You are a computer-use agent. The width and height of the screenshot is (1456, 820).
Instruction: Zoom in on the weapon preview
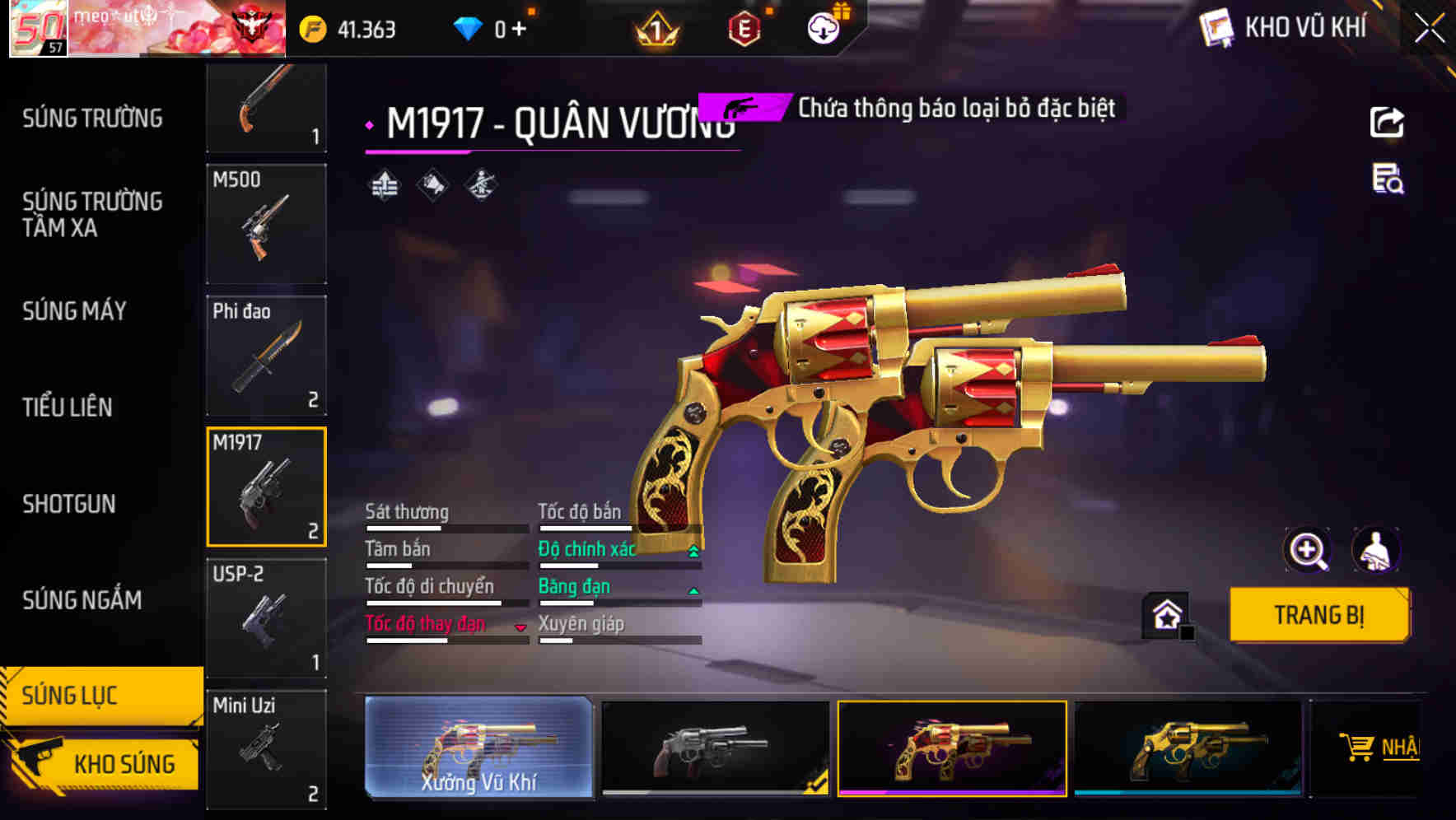(x=1304, y=551)
